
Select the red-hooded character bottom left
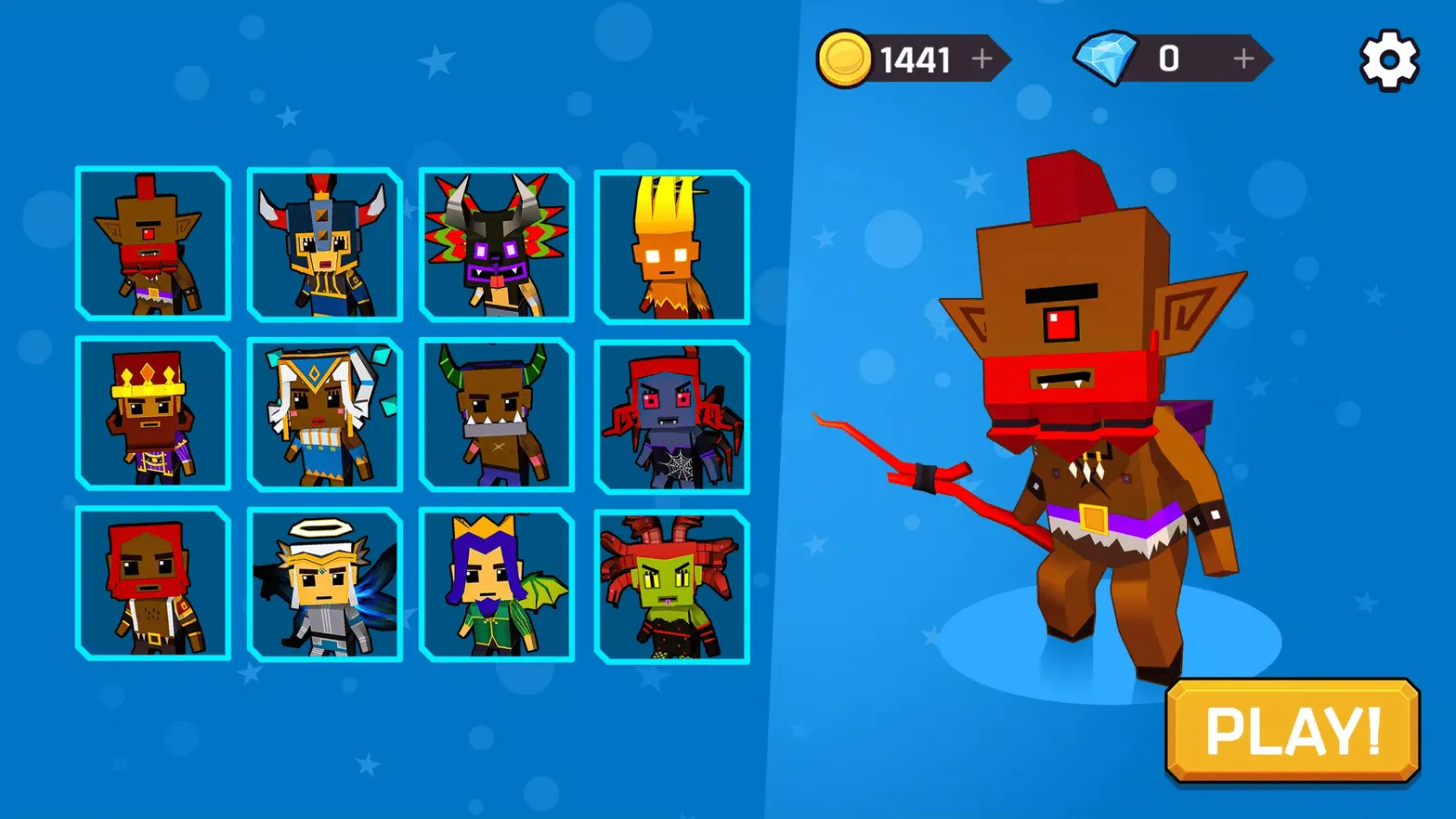152,585
